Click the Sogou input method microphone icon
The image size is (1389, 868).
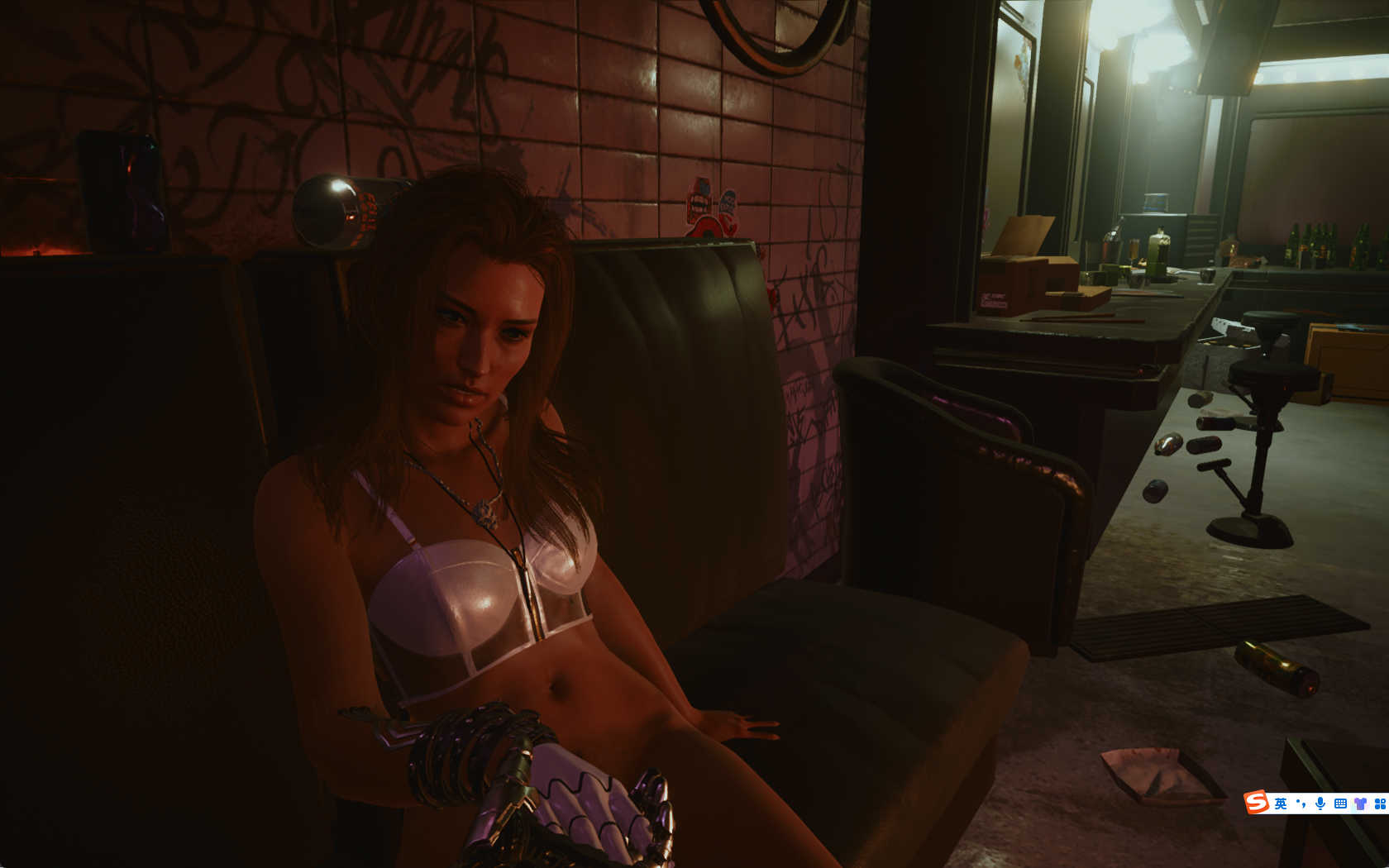pos(1320,803)
